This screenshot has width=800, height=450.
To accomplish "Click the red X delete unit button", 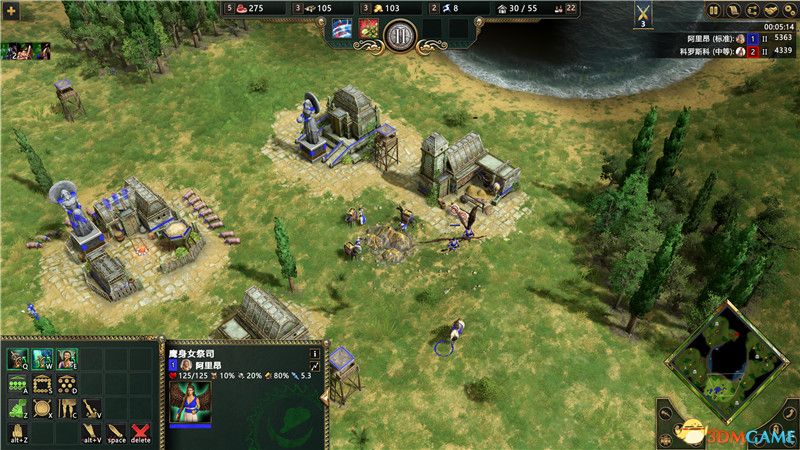I will click(141, 433).
